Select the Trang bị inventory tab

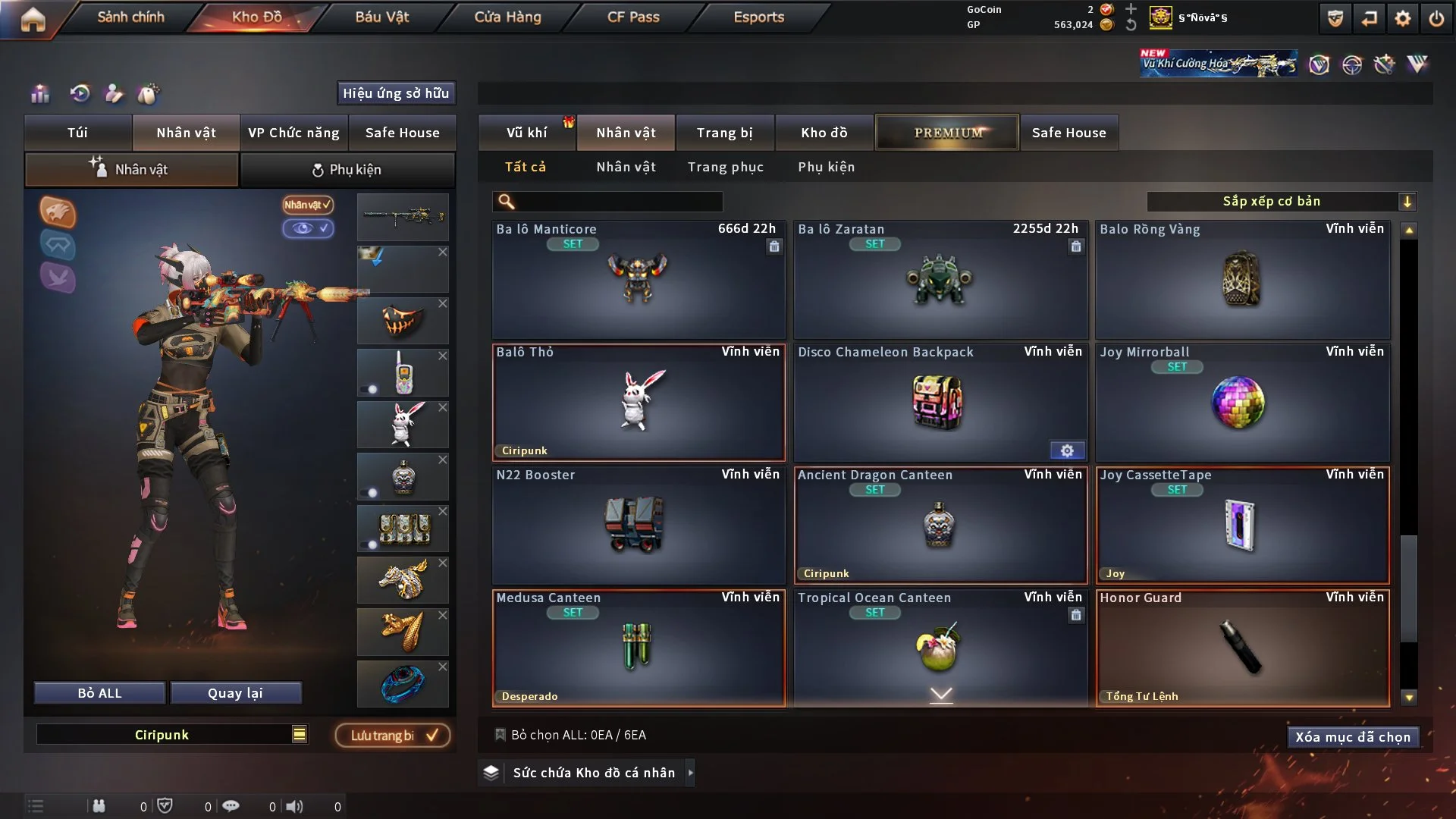(724, 133)
